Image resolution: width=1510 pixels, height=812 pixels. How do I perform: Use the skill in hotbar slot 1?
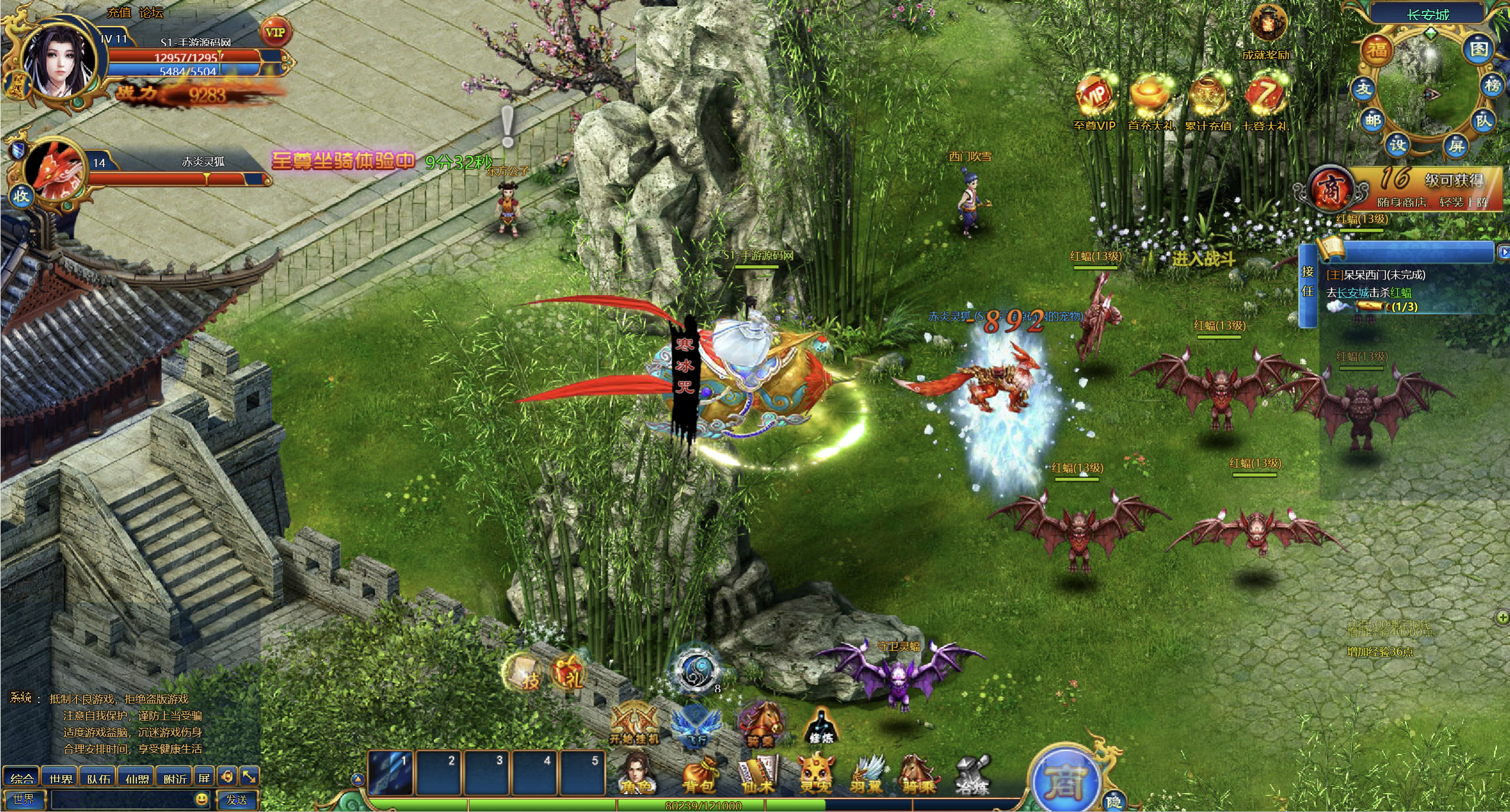392,773
